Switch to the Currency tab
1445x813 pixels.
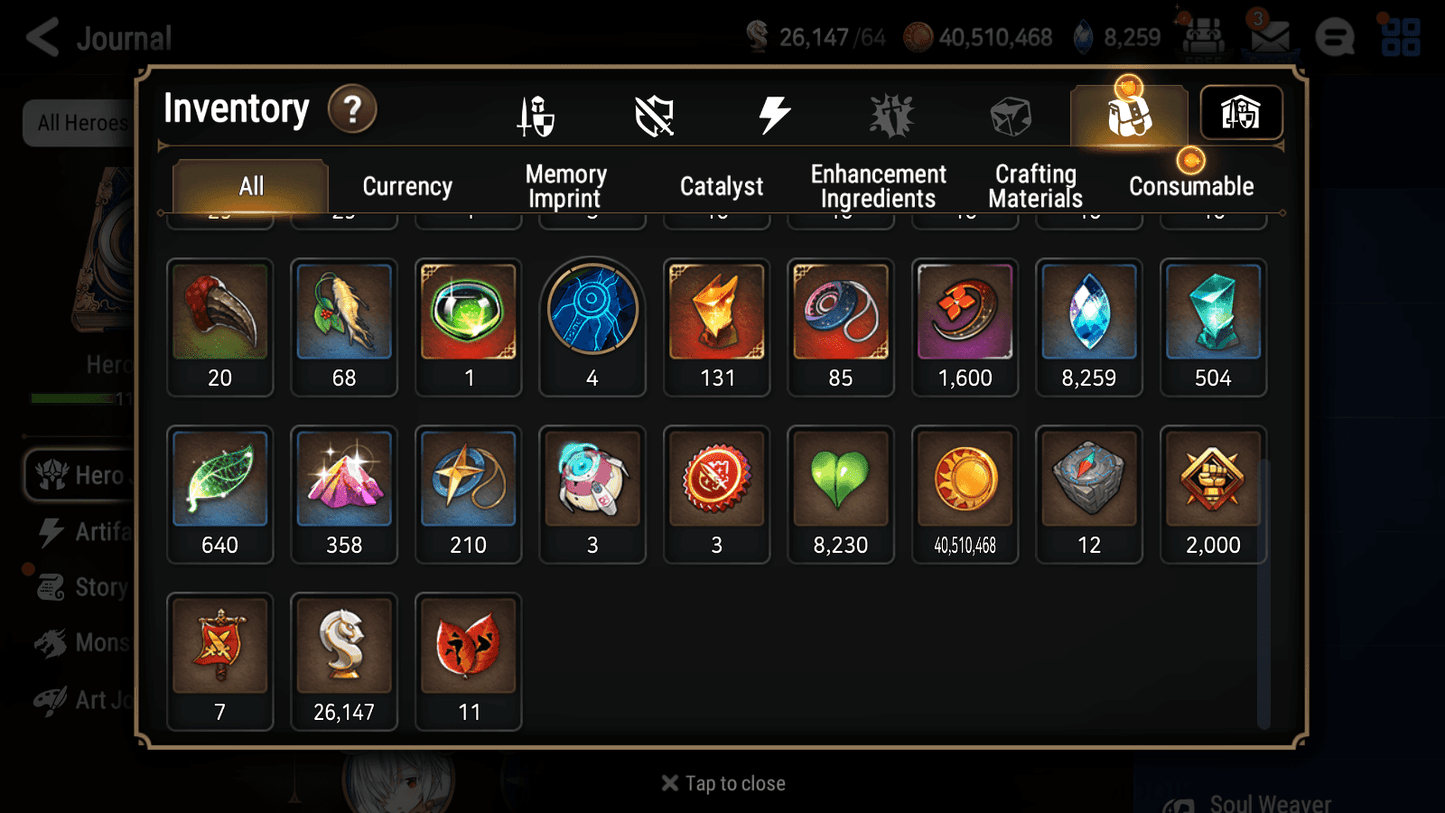tap(407, 185)
